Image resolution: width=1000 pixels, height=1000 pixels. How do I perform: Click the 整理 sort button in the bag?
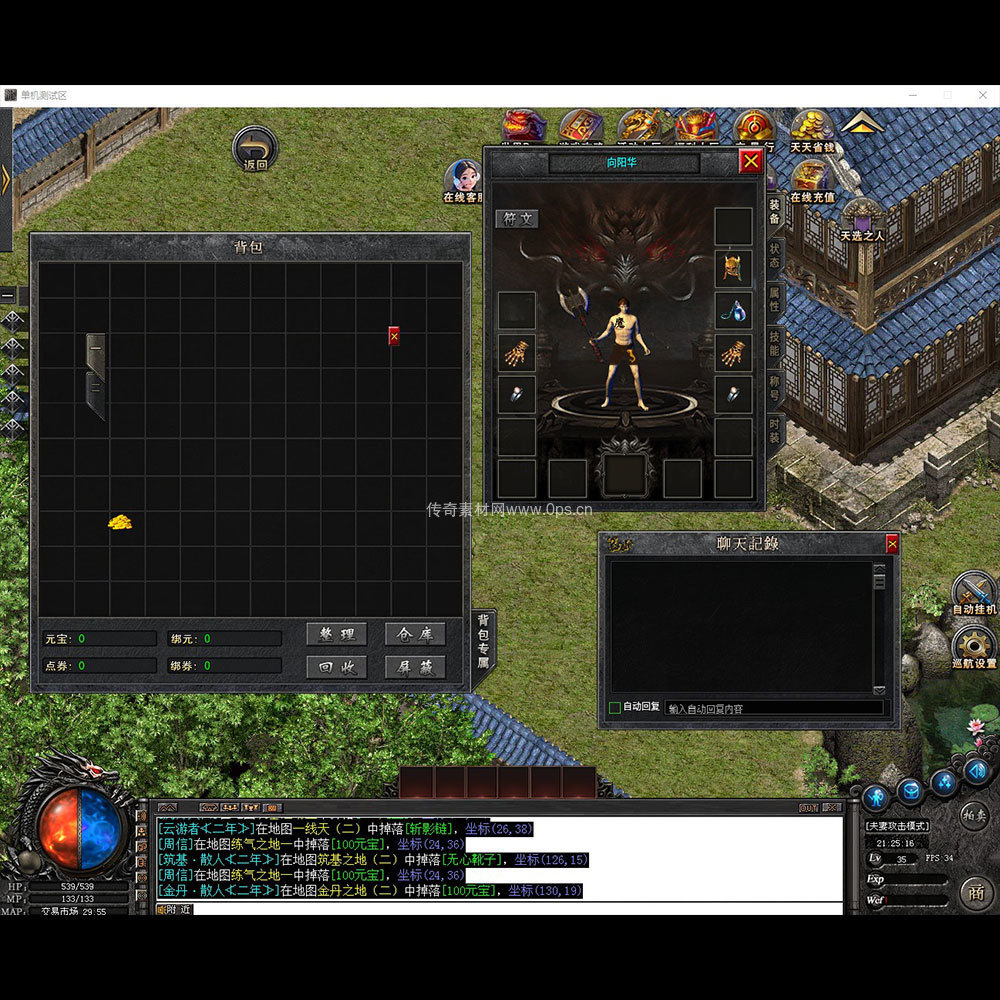(337, 634)
